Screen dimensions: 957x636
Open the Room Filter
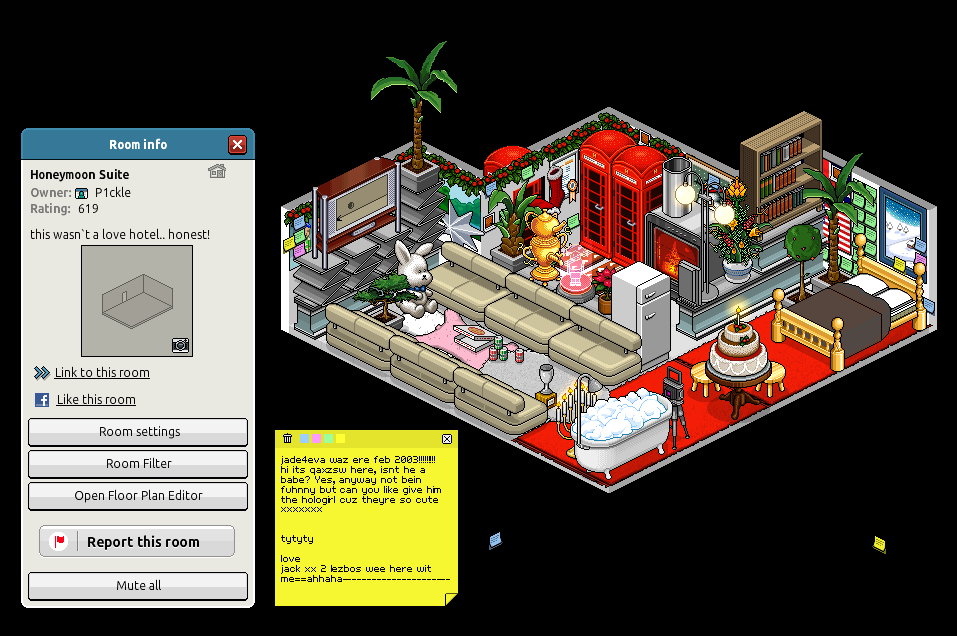(138, 464)
